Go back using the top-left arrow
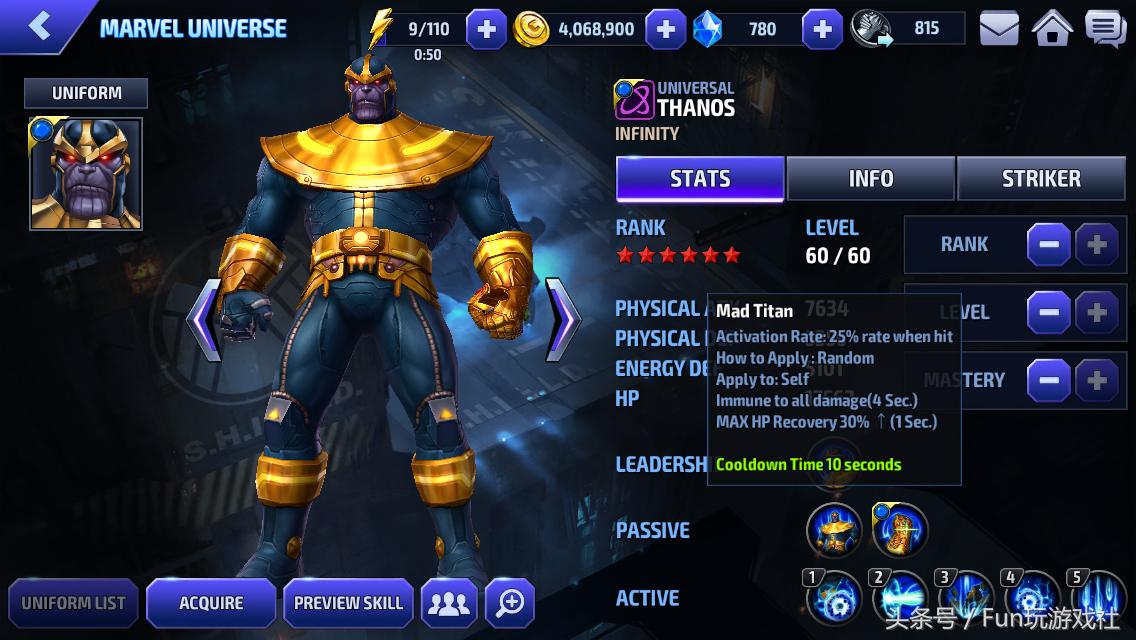The image size is (1136, 640). point(40,27)
